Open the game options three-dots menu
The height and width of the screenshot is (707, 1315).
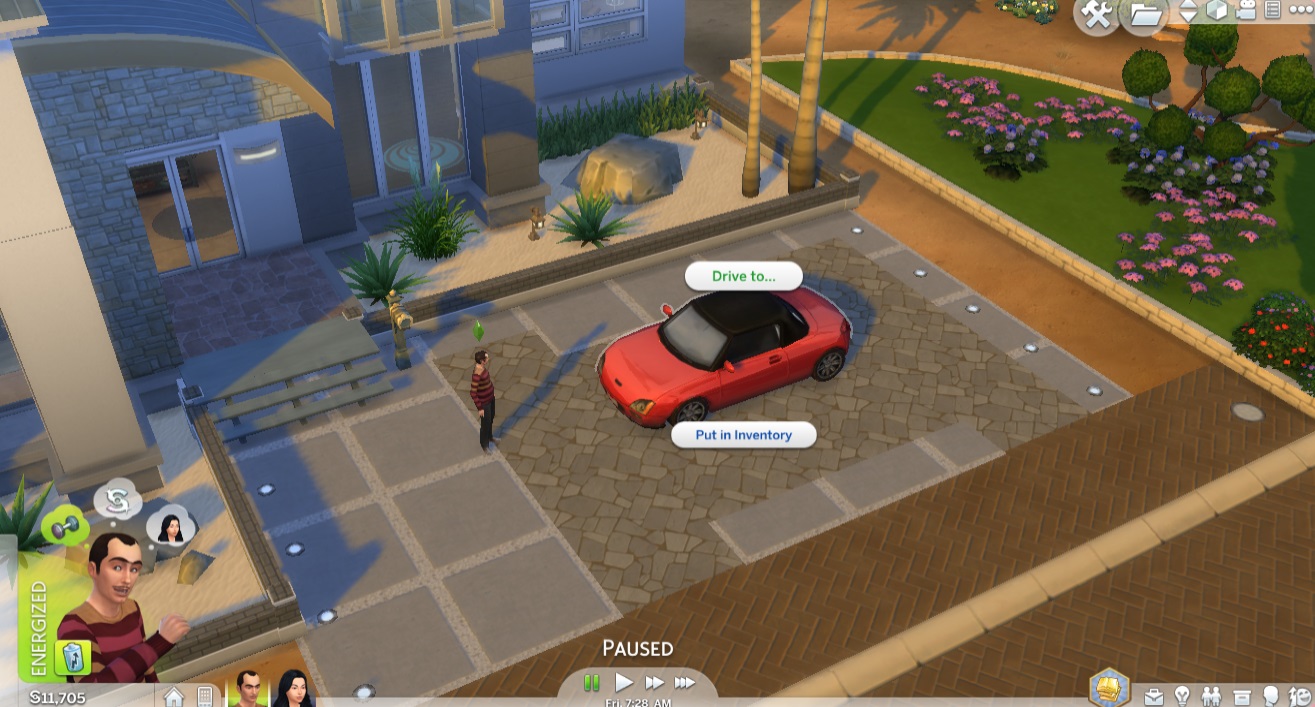click(x=1301, y=9)
